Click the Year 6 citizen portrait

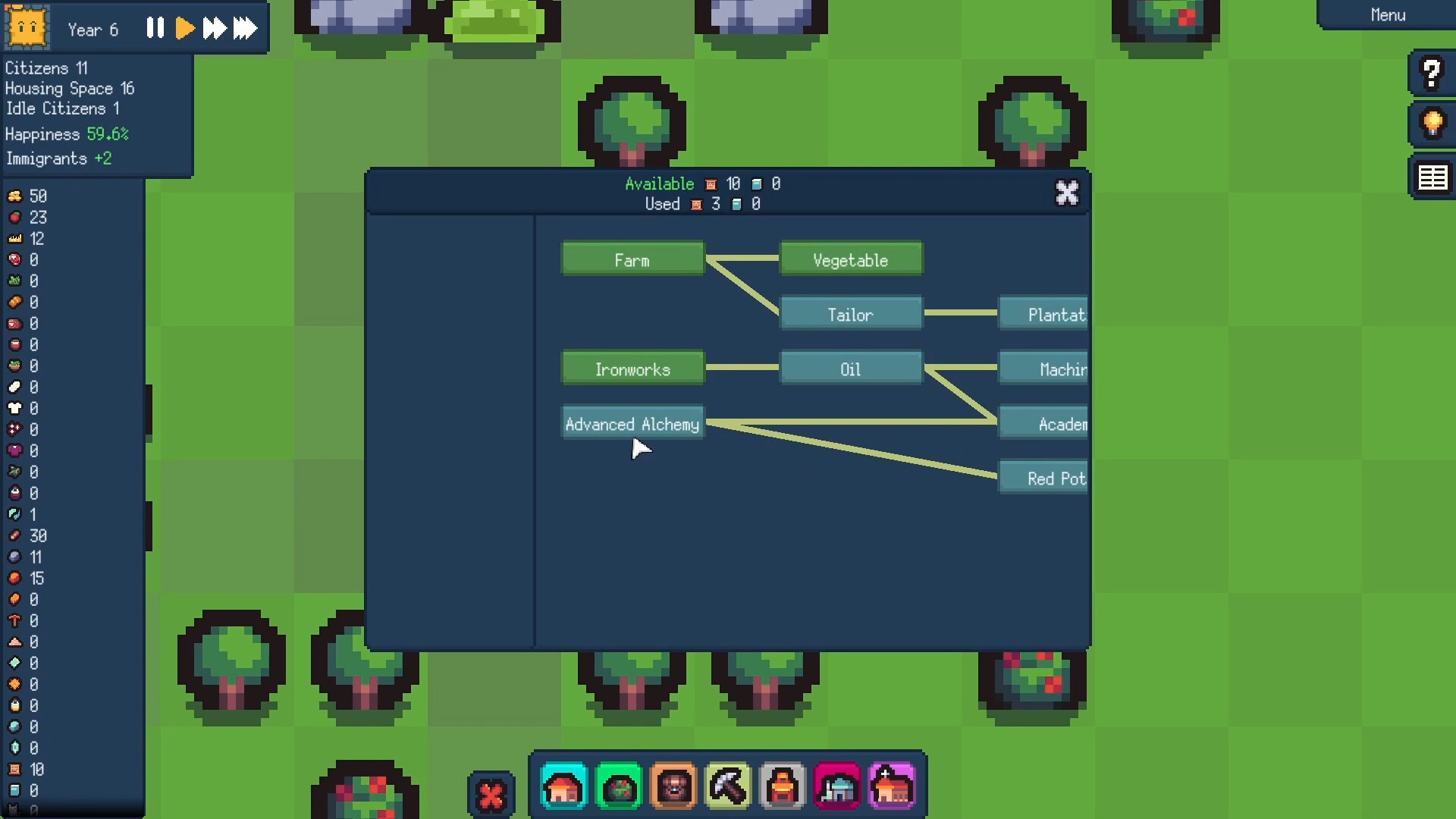click(x=27, y=27)
